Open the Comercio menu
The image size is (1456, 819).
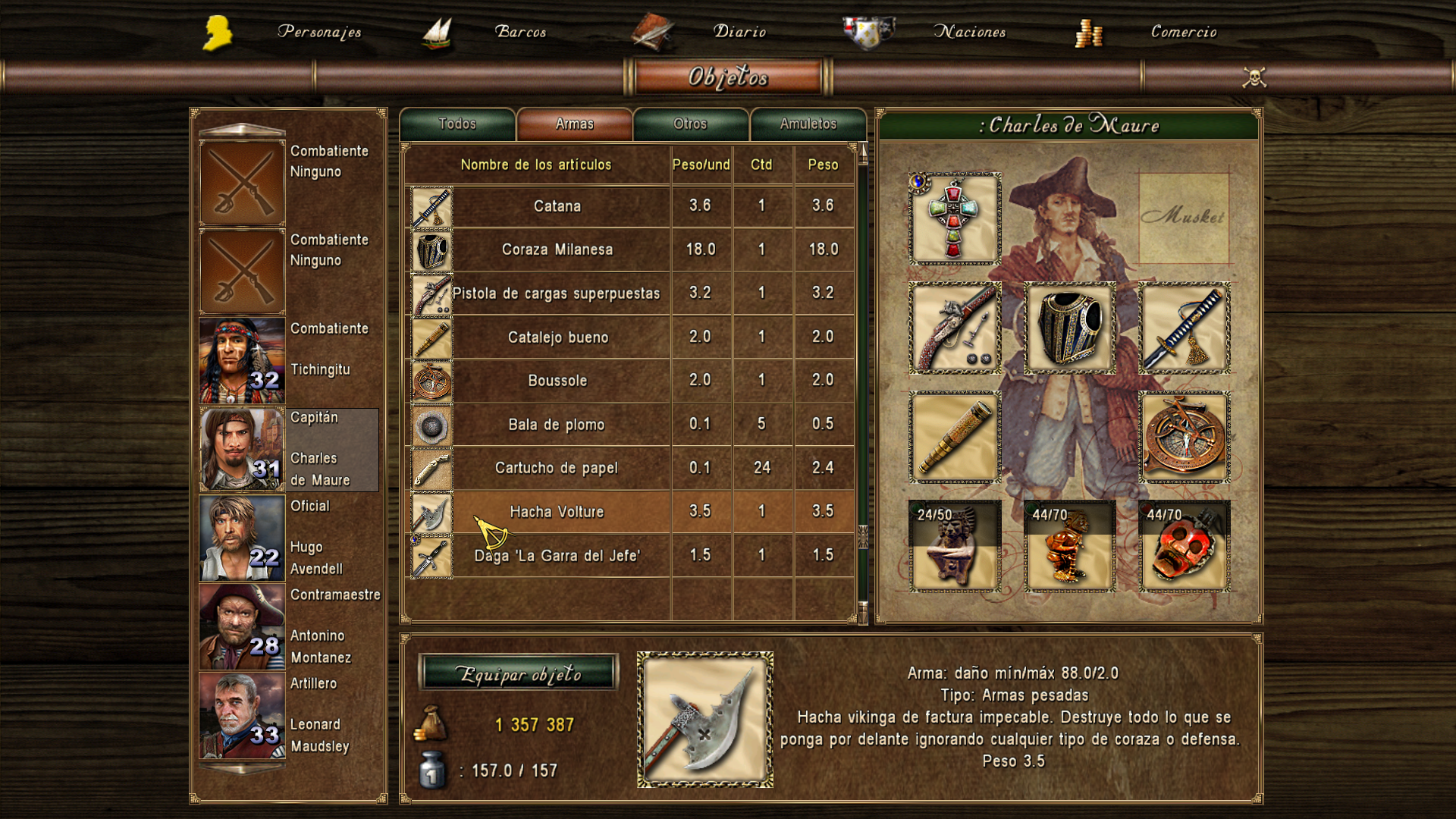(1183, 32)
